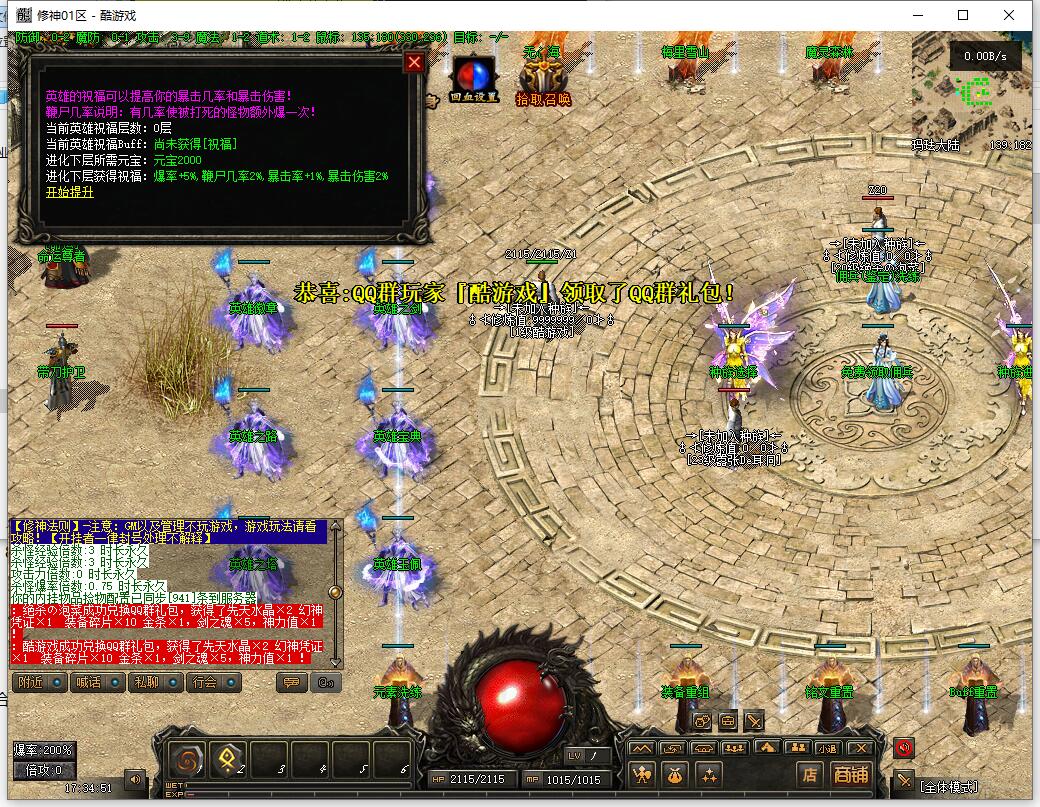Use the rune skill in hotbar slot 2
The width and height of the screenshot is (1040, 807).
click(228, 760)
